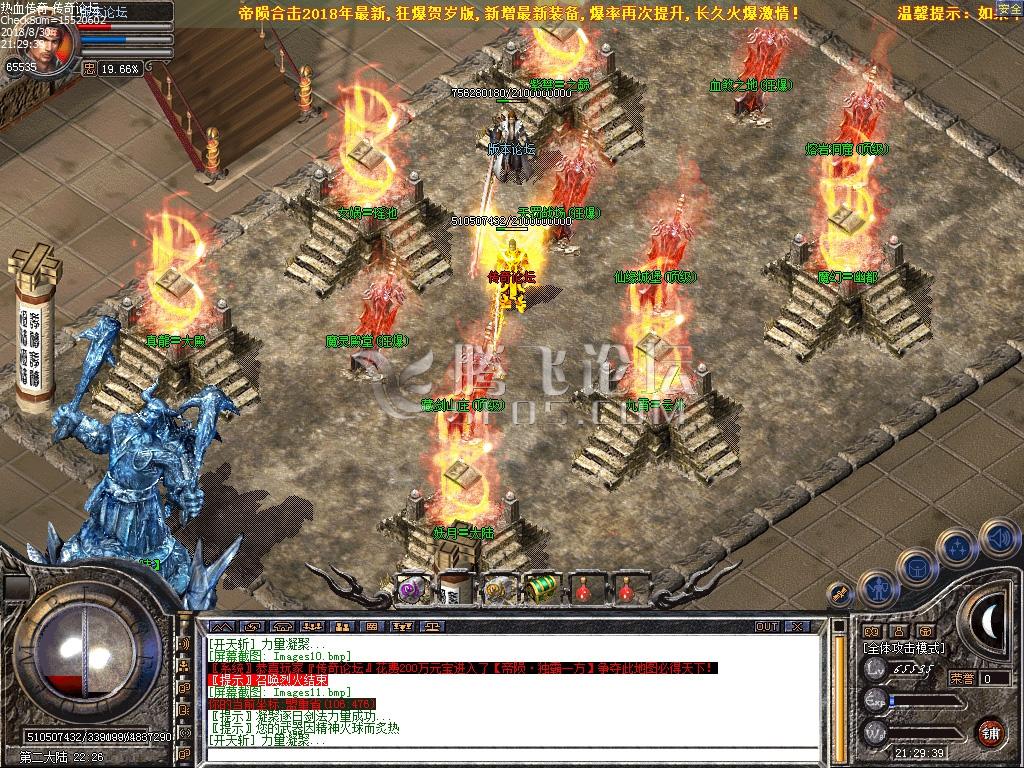Open the bag inventory round button
The image size is (1024, 768).
(917, 567)
